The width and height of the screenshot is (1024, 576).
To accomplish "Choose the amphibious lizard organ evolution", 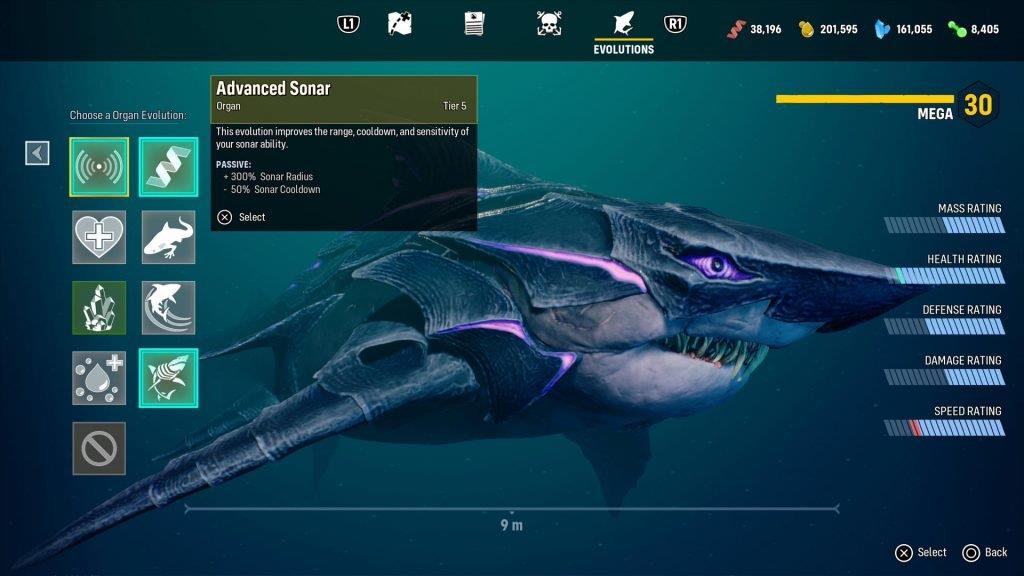I will 168,237.
